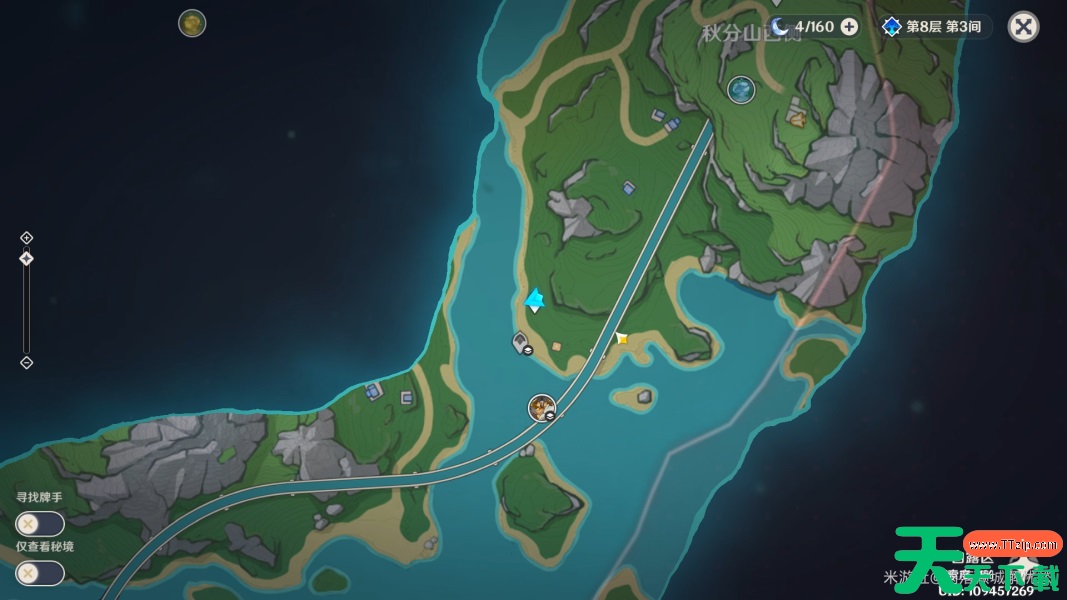Click the player character portrait marker

(542, 407)
